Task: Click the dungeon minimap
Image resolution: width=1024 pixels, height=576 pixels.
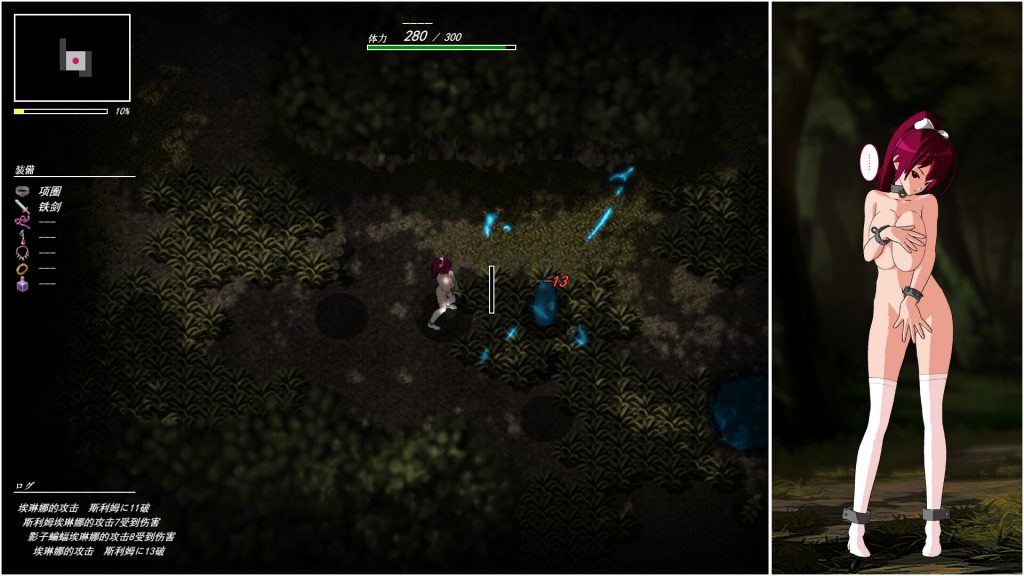Action: (x=72, y=59)
